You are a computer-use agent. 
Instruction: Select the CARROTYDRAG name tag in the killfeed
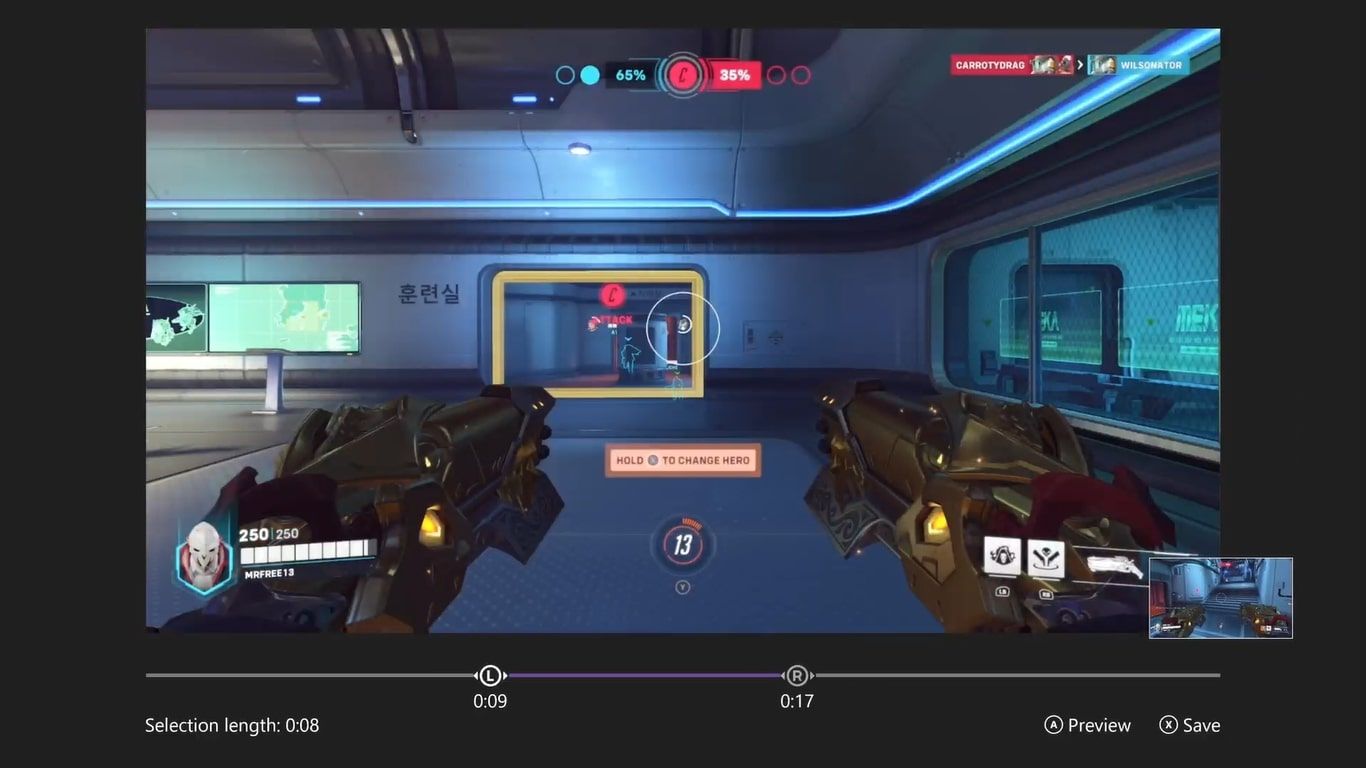[990, 64]
